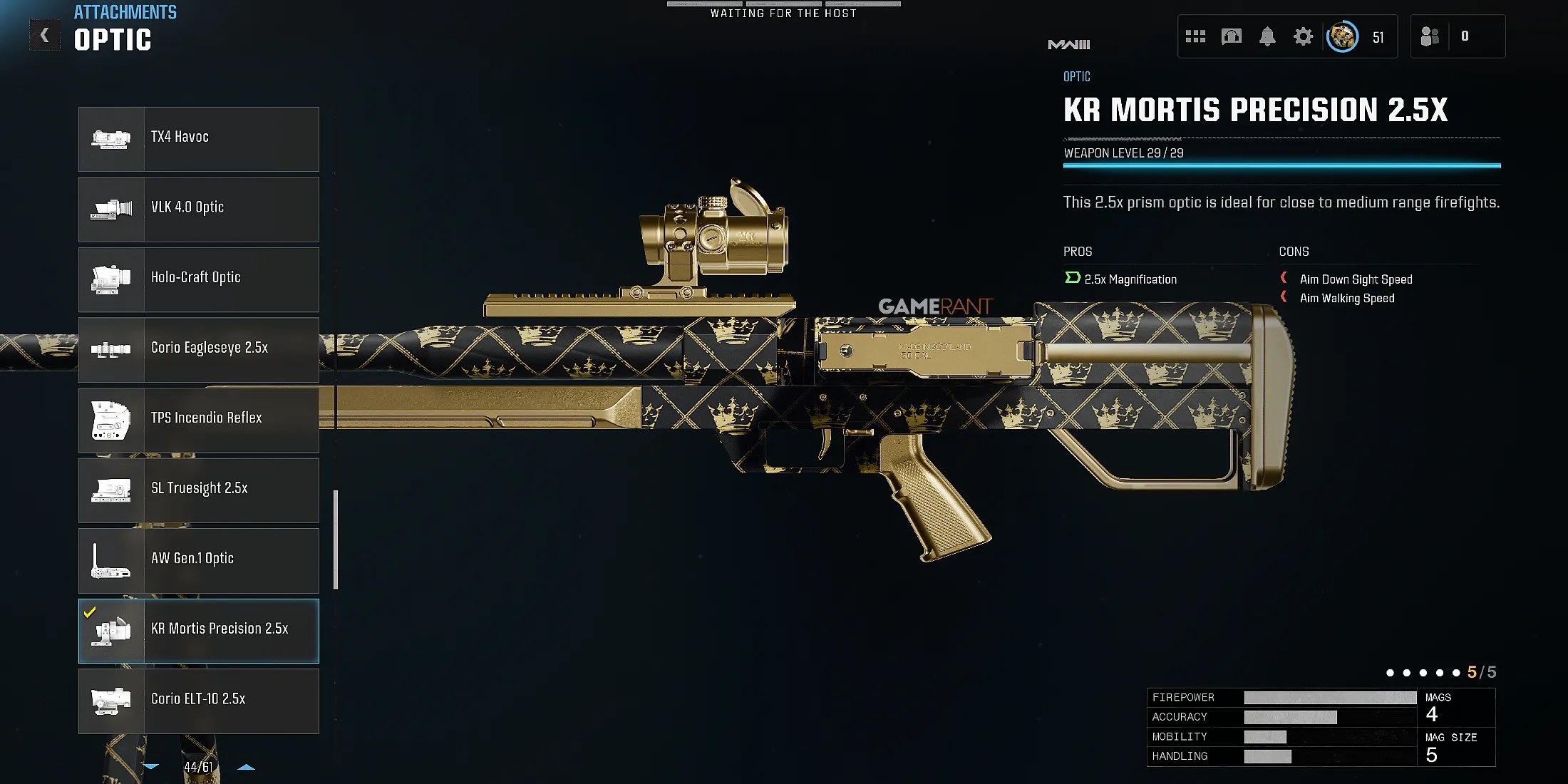Choose SL Truesight 2.5x optic
The width and height of the screenshot is (1568, 784).
199,490
